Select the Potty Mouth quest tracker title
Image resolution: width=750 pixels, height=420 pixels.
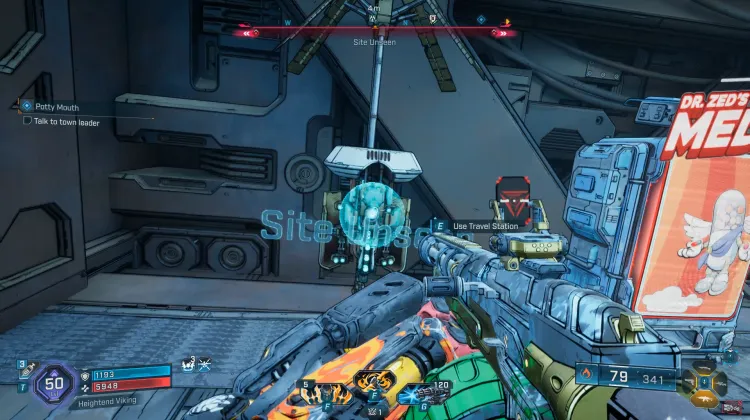pos(53,106)
